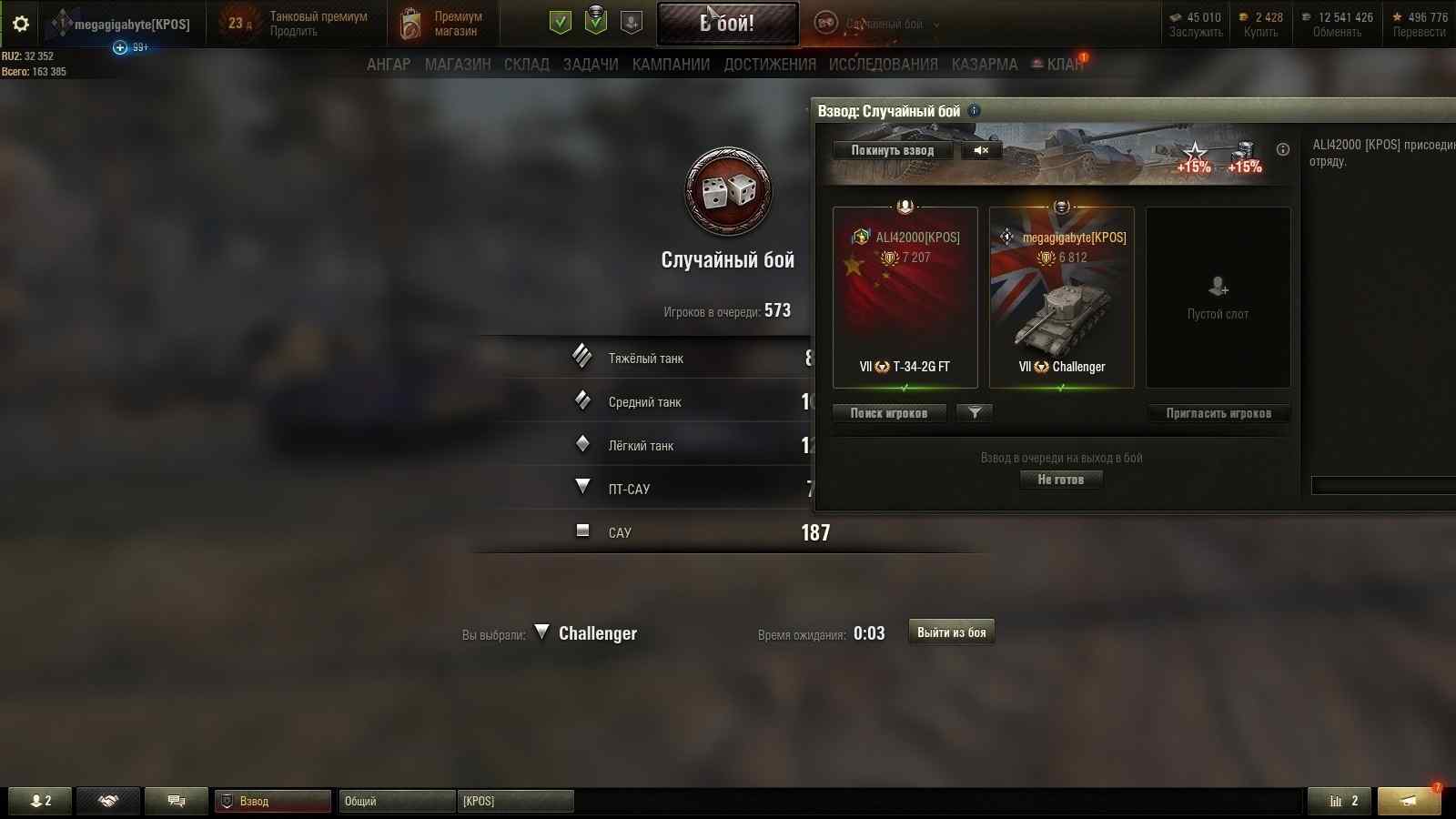Screen dimensions: 1456x819
Task: Toggle the Не готов ready button
Action: pyautogui.click(x=1061, y=480)
